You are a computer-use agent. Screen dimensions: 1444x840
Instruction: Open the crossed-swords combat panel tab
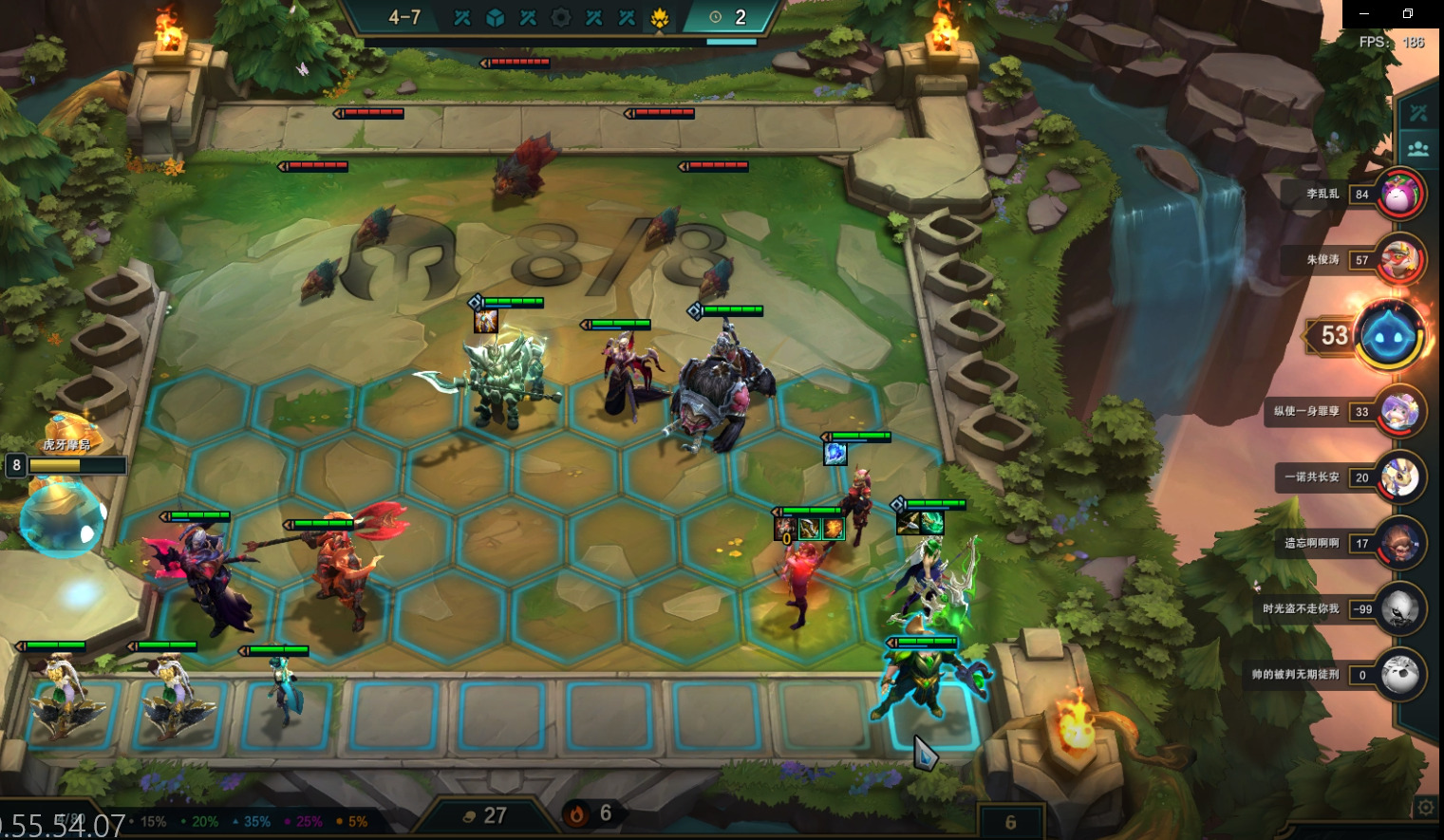pos(1418,114)
